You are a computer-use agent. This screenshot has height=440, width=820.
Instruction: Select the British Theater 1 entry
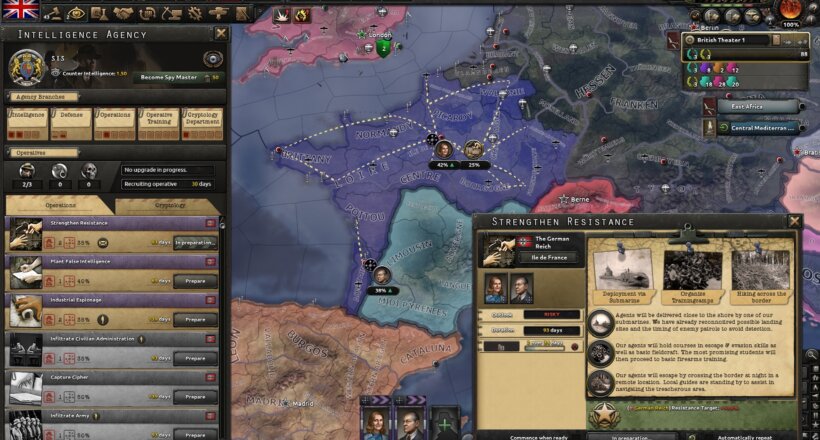tap(742, 40)
